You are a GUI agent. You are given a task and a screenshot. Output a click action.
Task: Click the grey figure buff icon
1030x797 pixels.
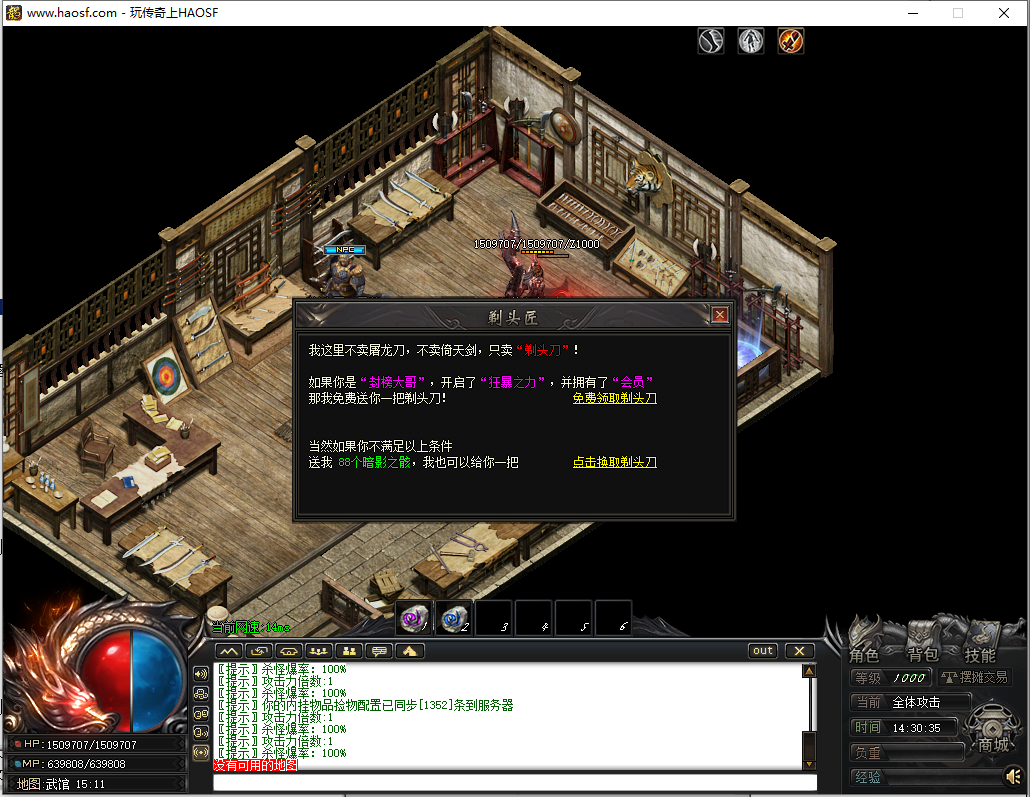pos(751,41)
